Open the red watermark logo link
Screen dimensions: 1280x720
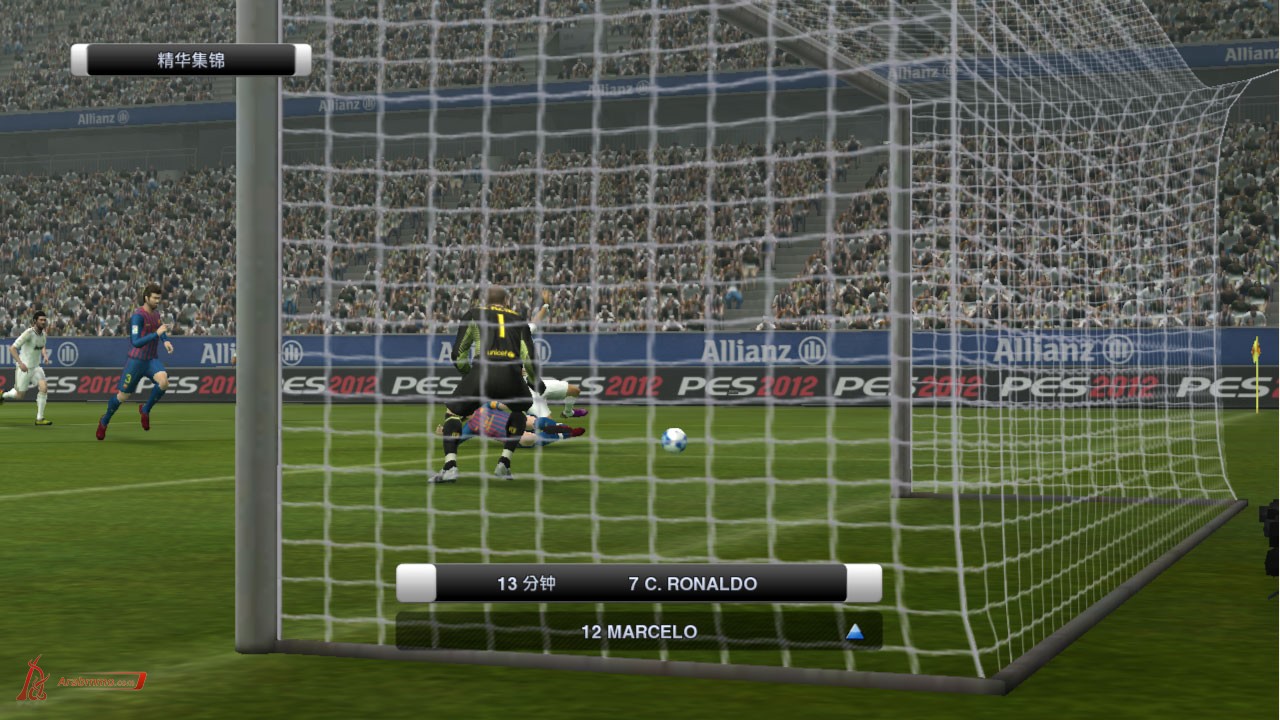coord(80,680)
